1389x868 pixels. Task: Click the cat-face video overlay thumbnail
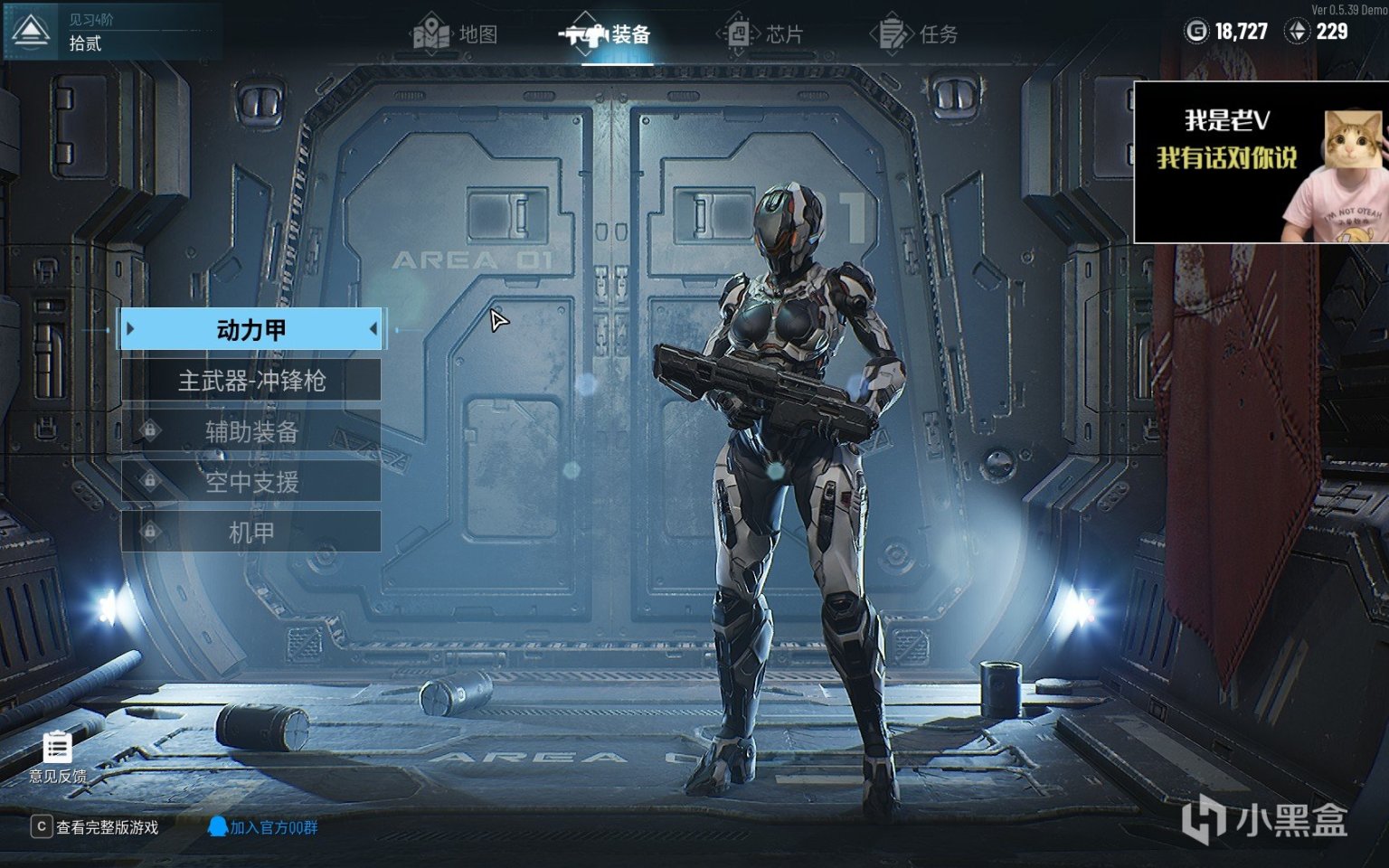(1261, 163)
